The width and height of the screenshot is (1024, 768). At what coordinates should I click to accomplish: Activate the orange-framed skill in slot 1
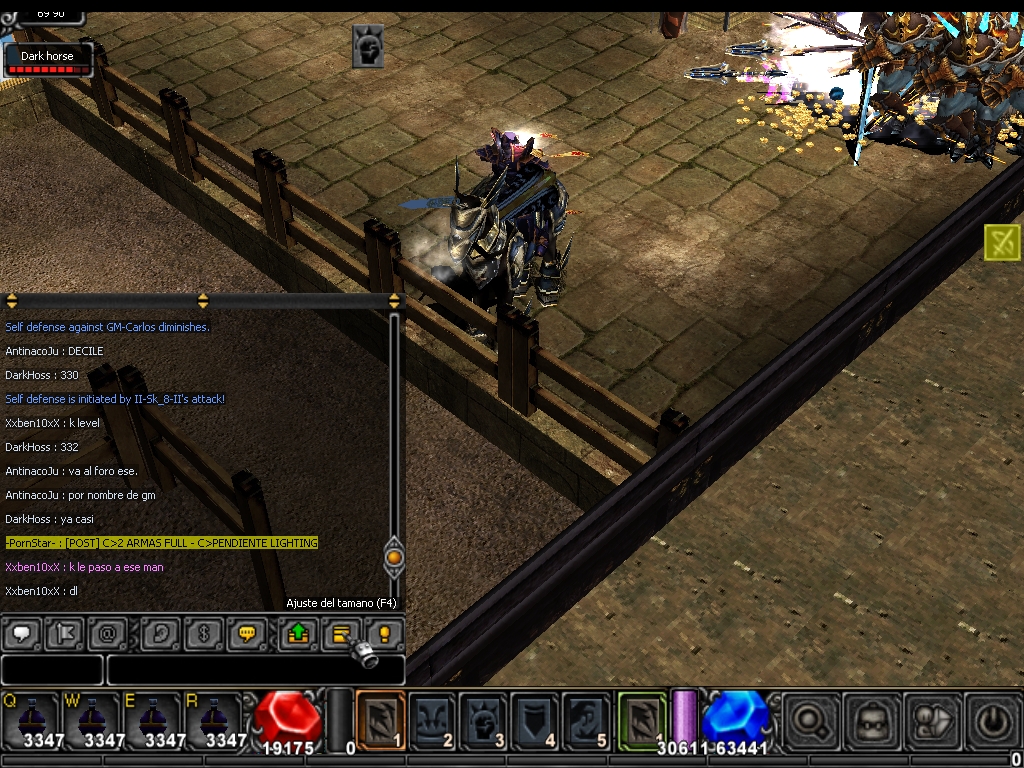[x=380, y=719]
